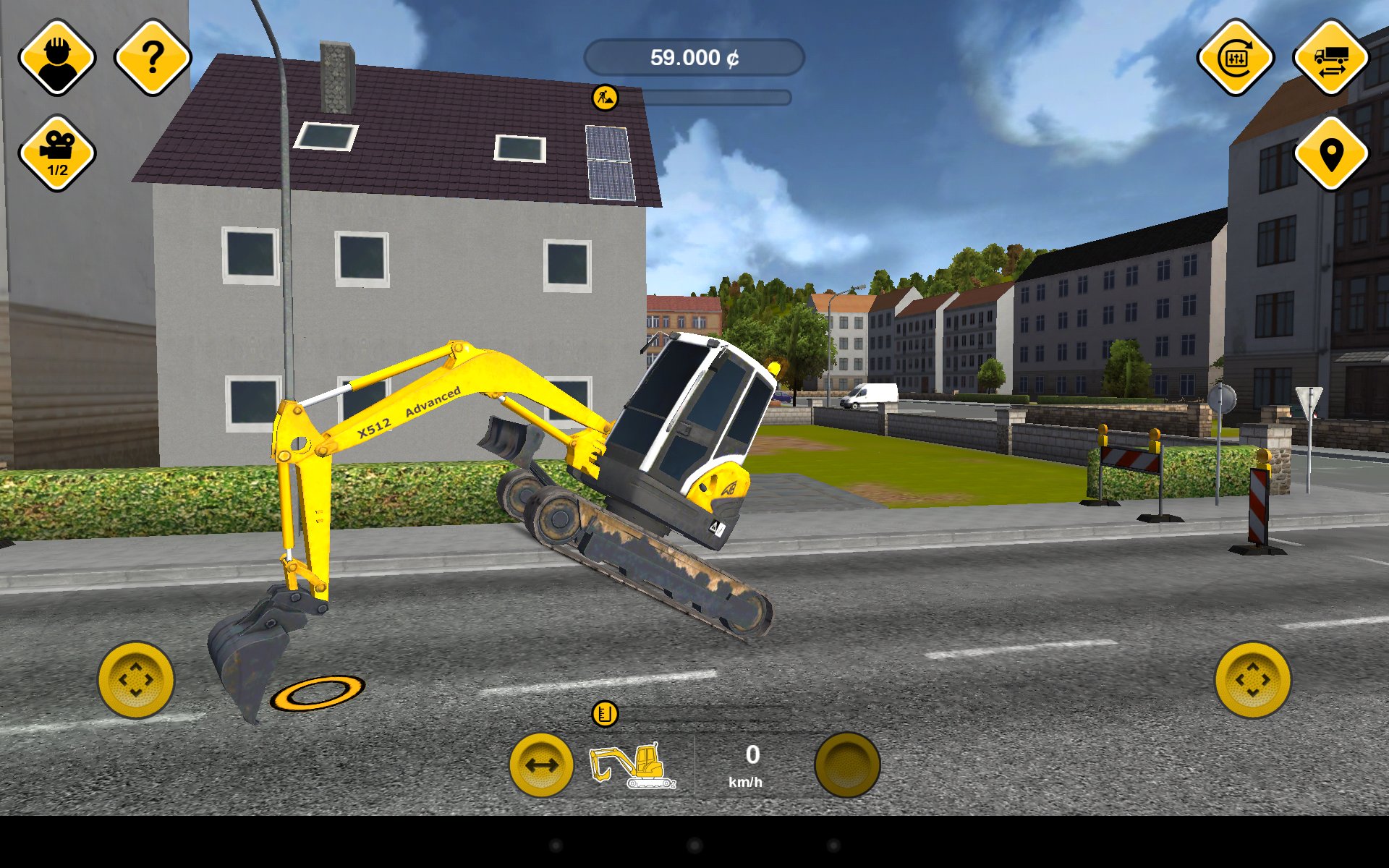The image size is (1389, 868).
Task: Tap the left yellow directional joystick
Action: 136,680
